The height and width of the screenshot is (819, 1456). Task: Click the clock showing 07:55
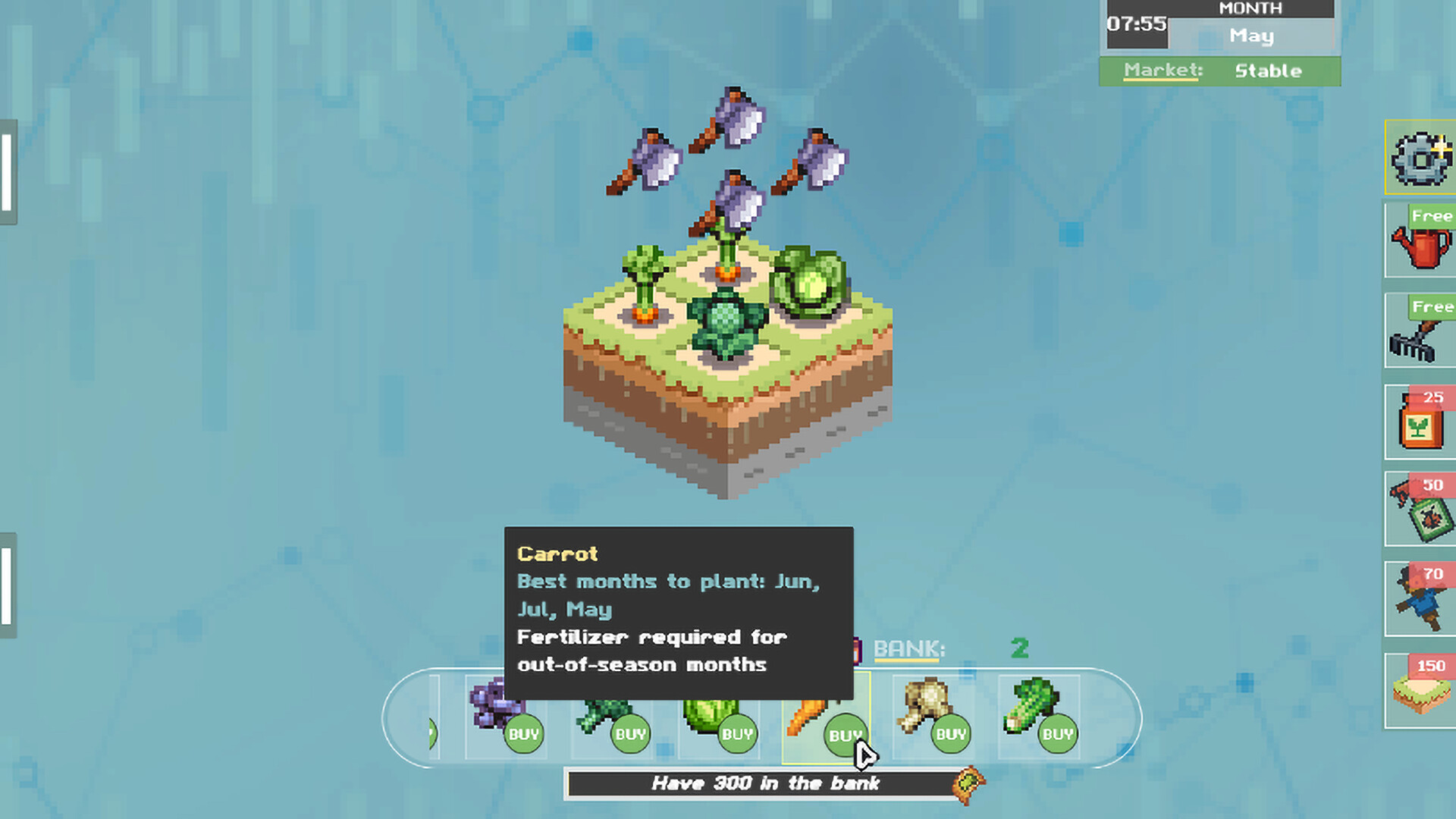pyautogui.click(x=1136, y=23)
